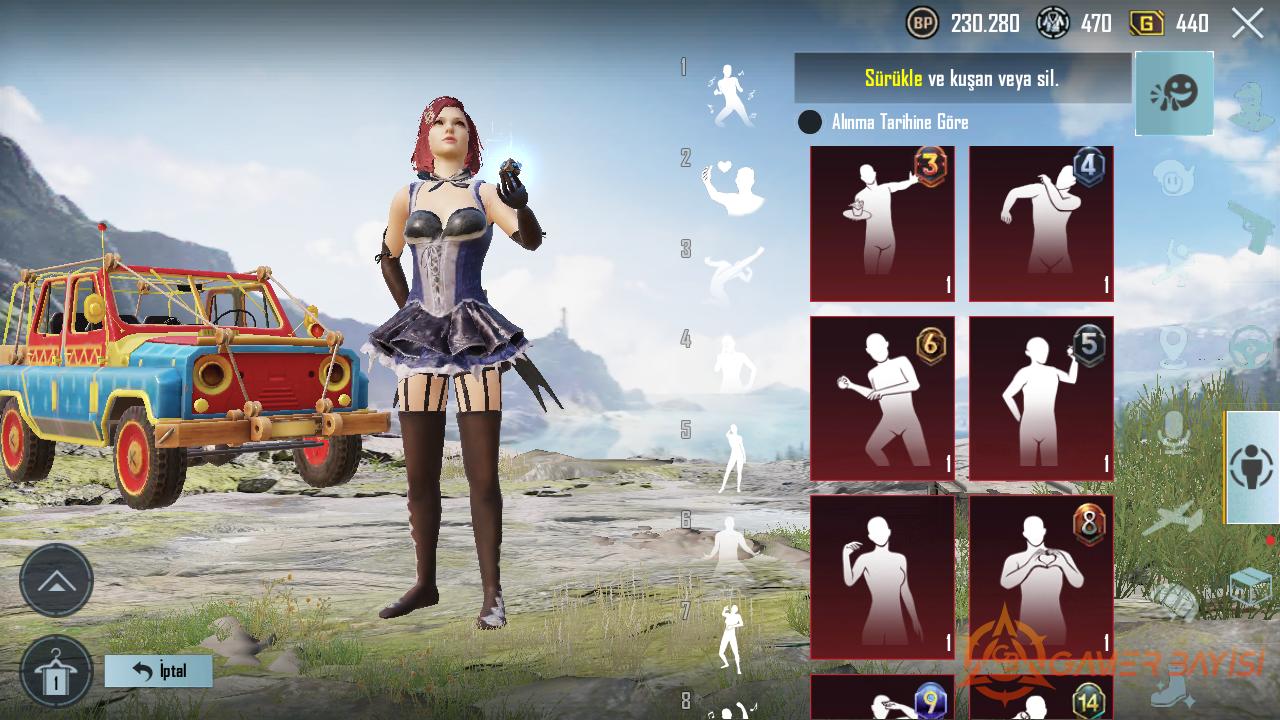
Task: Click the up-arrow collapse button
Action: click(x=56, y=581)
